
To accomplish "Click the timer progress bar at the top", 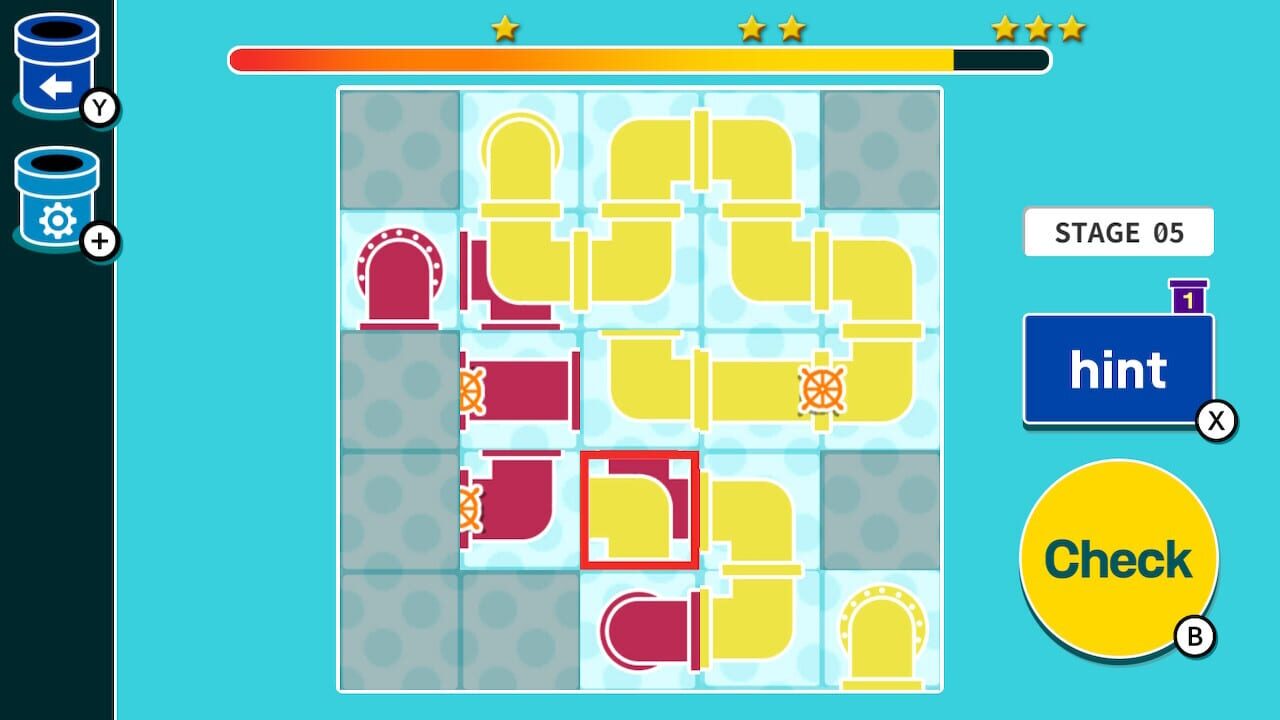I will (640, 60).
